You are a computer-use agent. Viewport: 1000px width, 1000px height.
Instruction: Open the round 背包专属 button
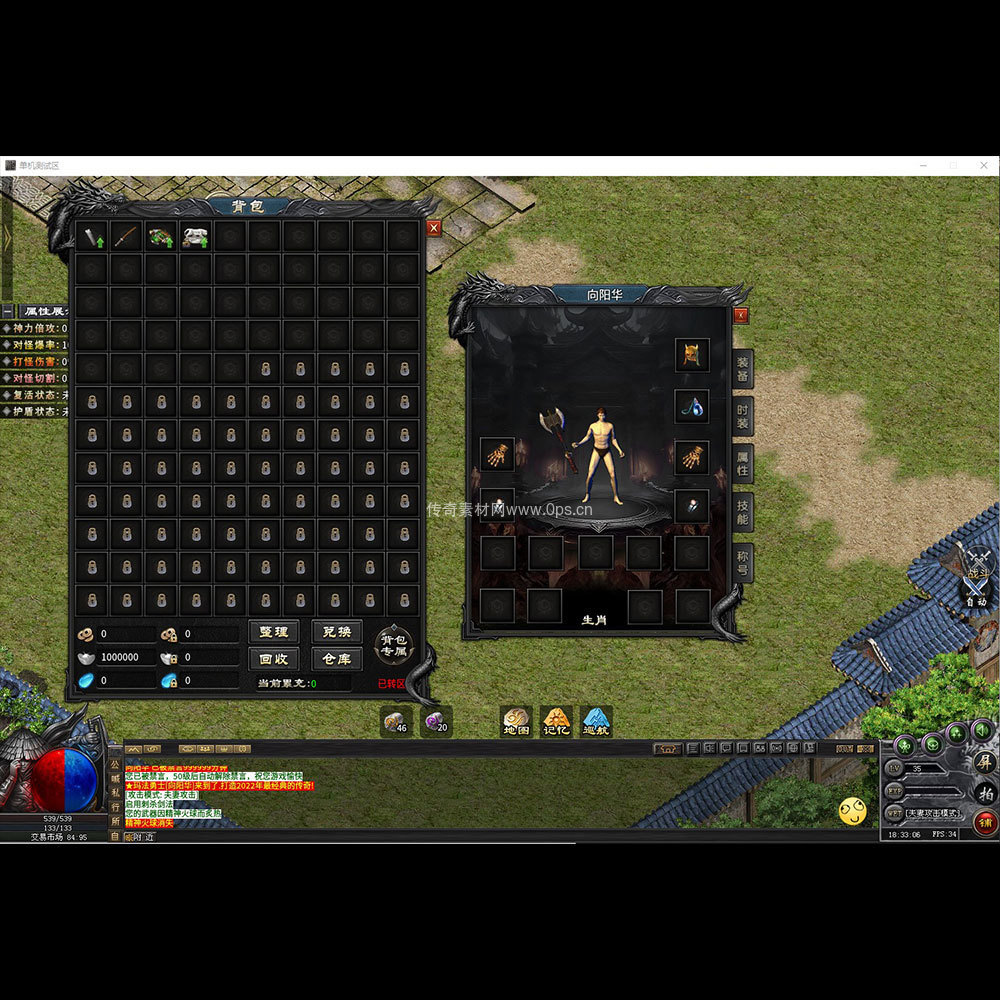point(394,646)
